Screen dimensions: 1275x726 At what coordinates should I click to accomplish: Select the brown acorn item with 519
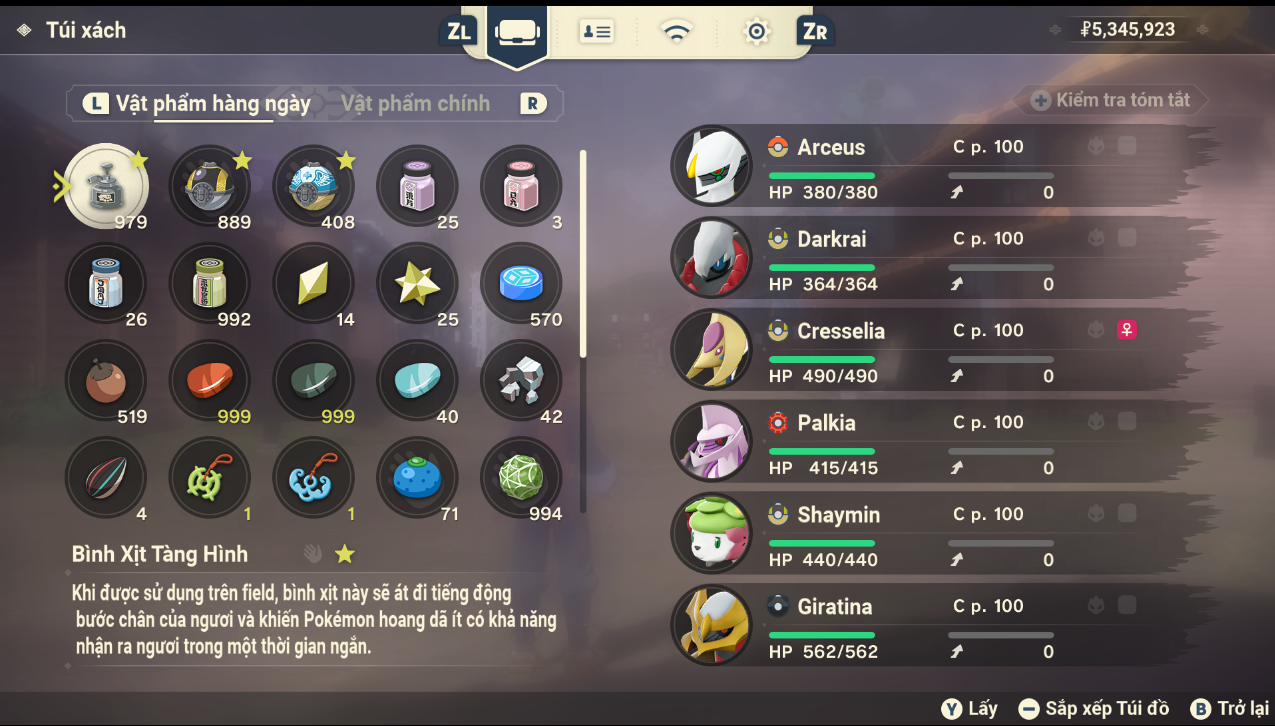(106, 381)
